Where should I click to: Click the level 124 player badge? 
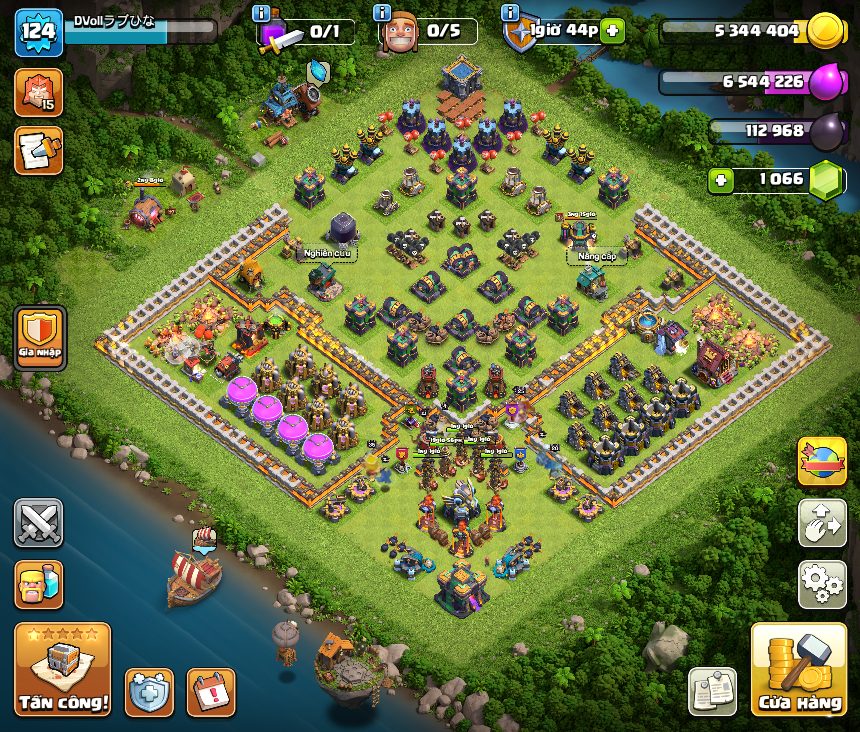pos(38,32)
